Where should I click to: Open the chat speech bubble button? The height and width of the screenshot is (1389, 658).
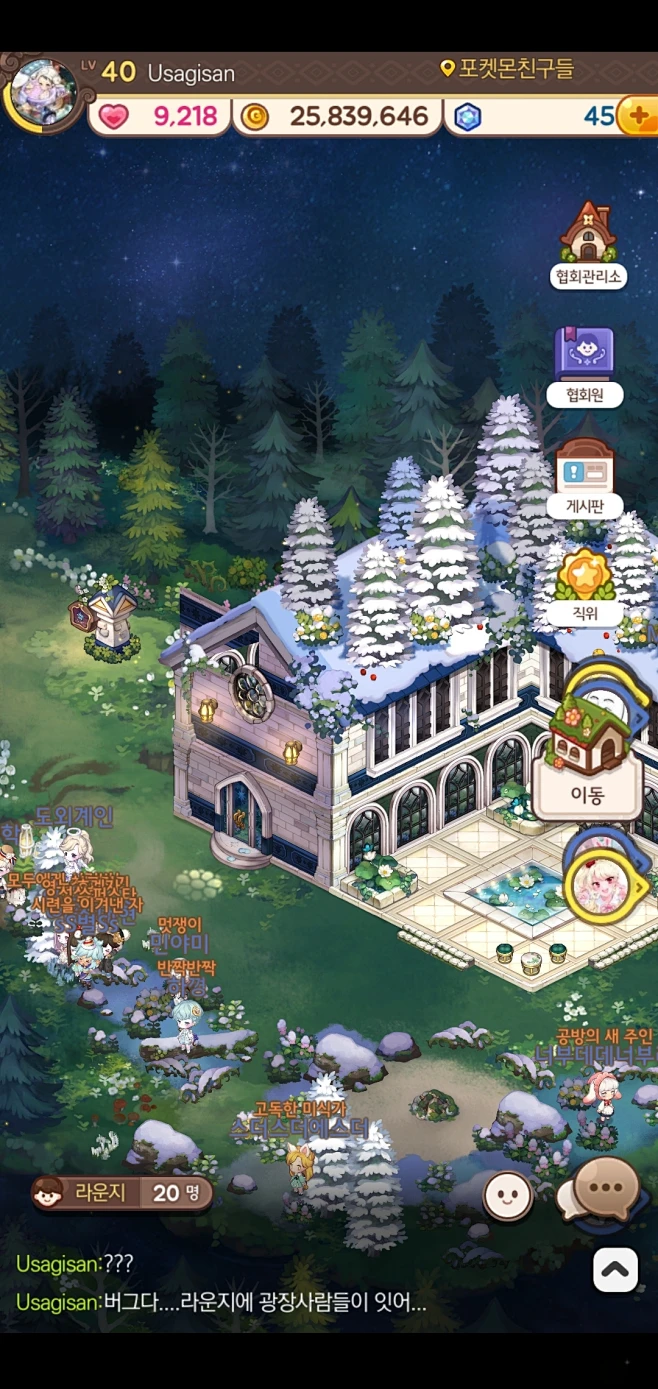pos(606,1189)
